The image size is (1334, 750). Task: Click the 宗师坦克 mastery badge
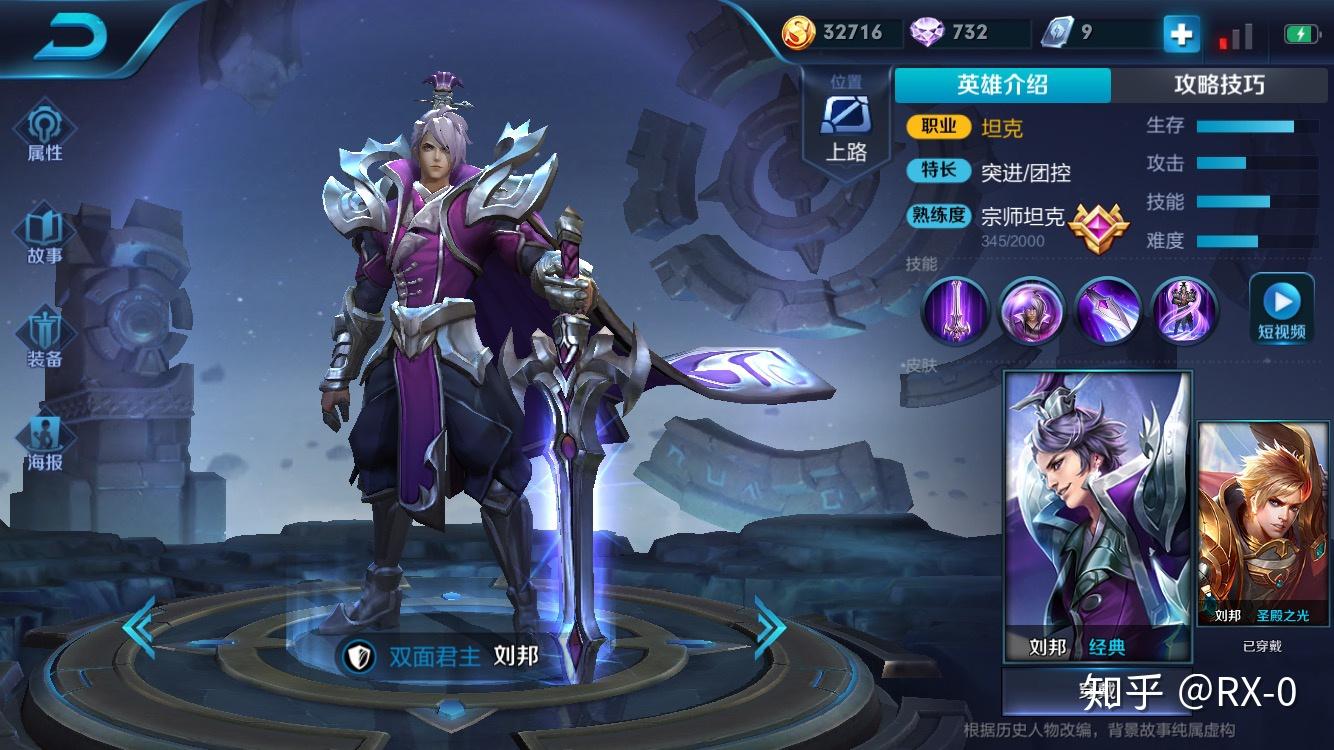(x=1097, y=227)
